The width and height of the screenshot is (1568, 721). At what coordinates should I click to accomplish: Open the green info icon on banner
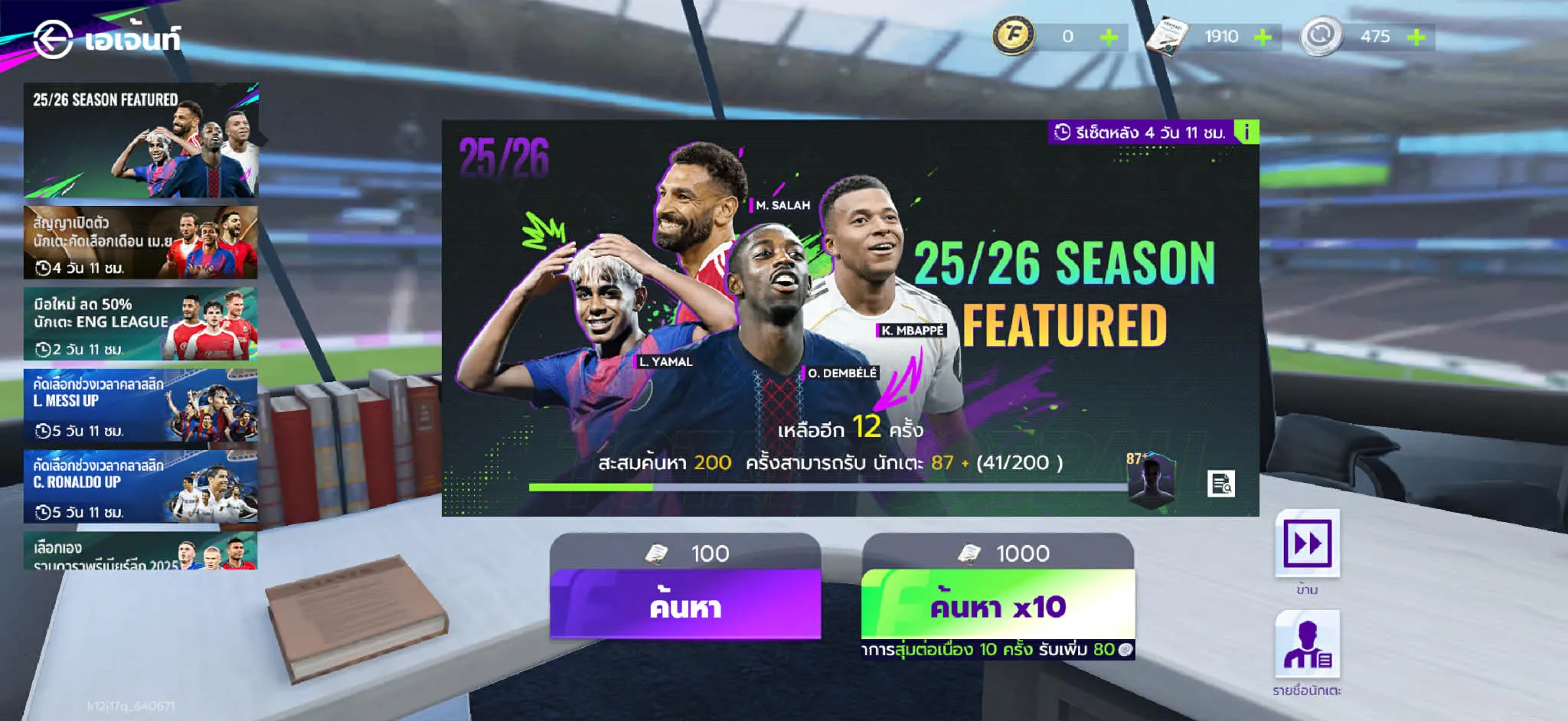pyautogui.click(x=1246, y=132)
